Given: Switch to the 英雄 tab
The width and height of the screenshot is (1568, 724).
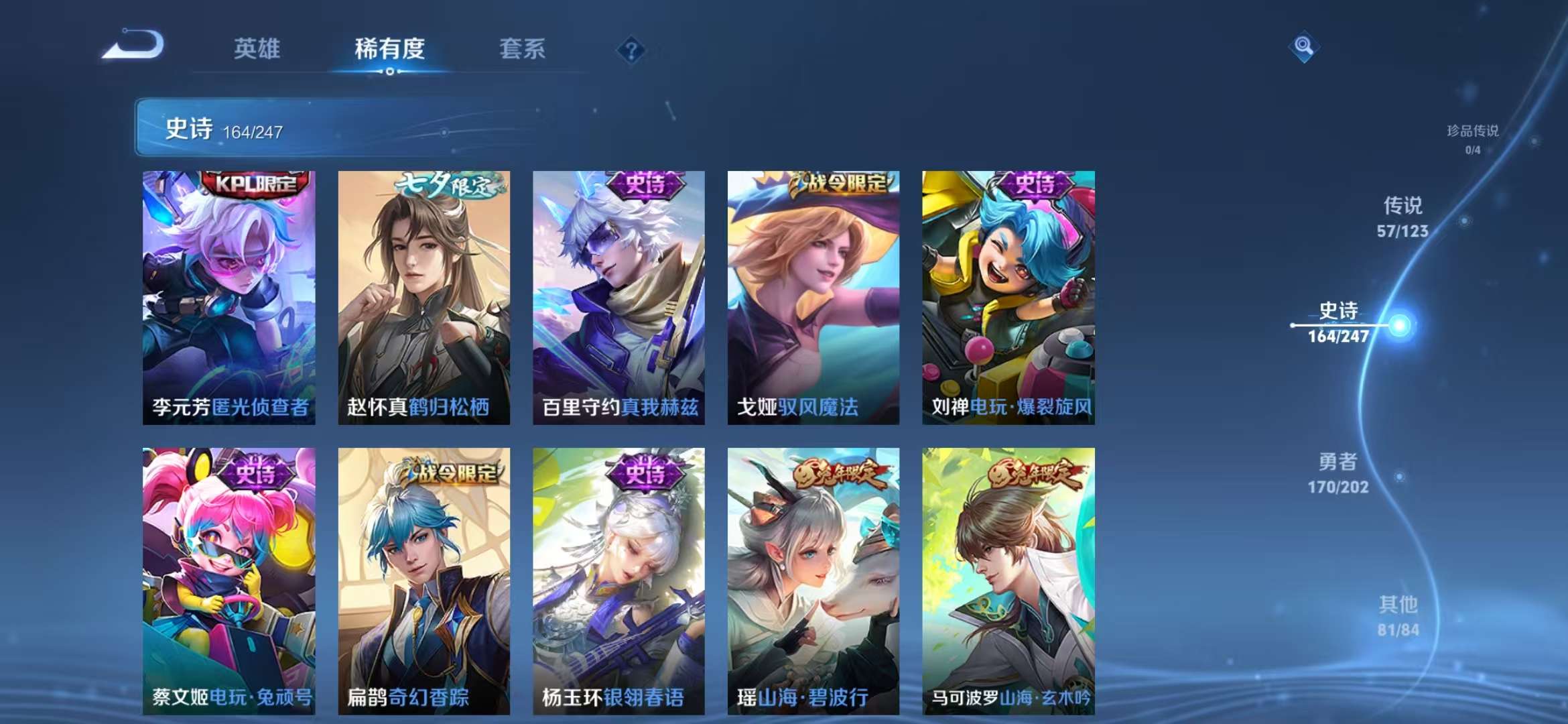Looking at the screenshot, I should (257, 49).
